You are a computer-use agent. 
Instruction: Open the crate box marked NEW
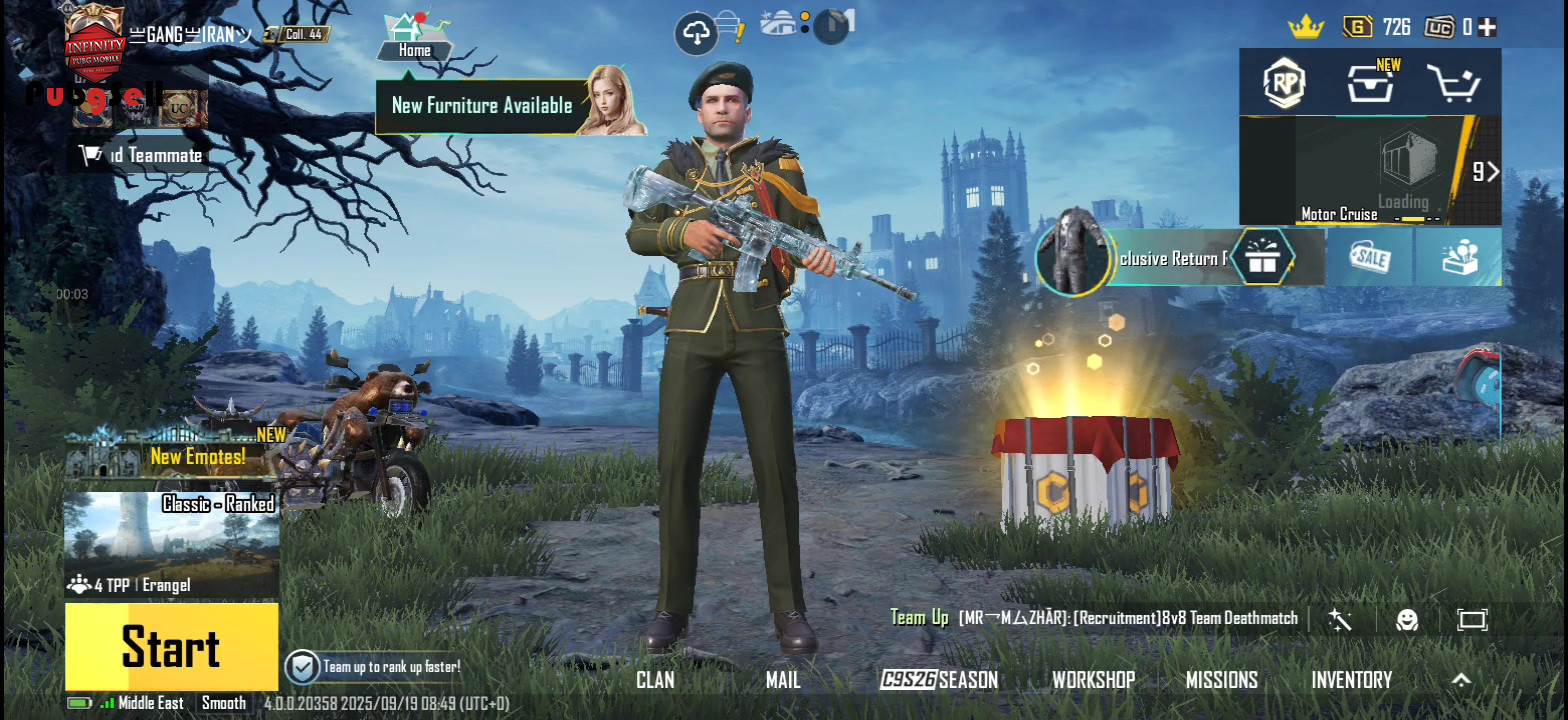click(x=1370, y=84)
